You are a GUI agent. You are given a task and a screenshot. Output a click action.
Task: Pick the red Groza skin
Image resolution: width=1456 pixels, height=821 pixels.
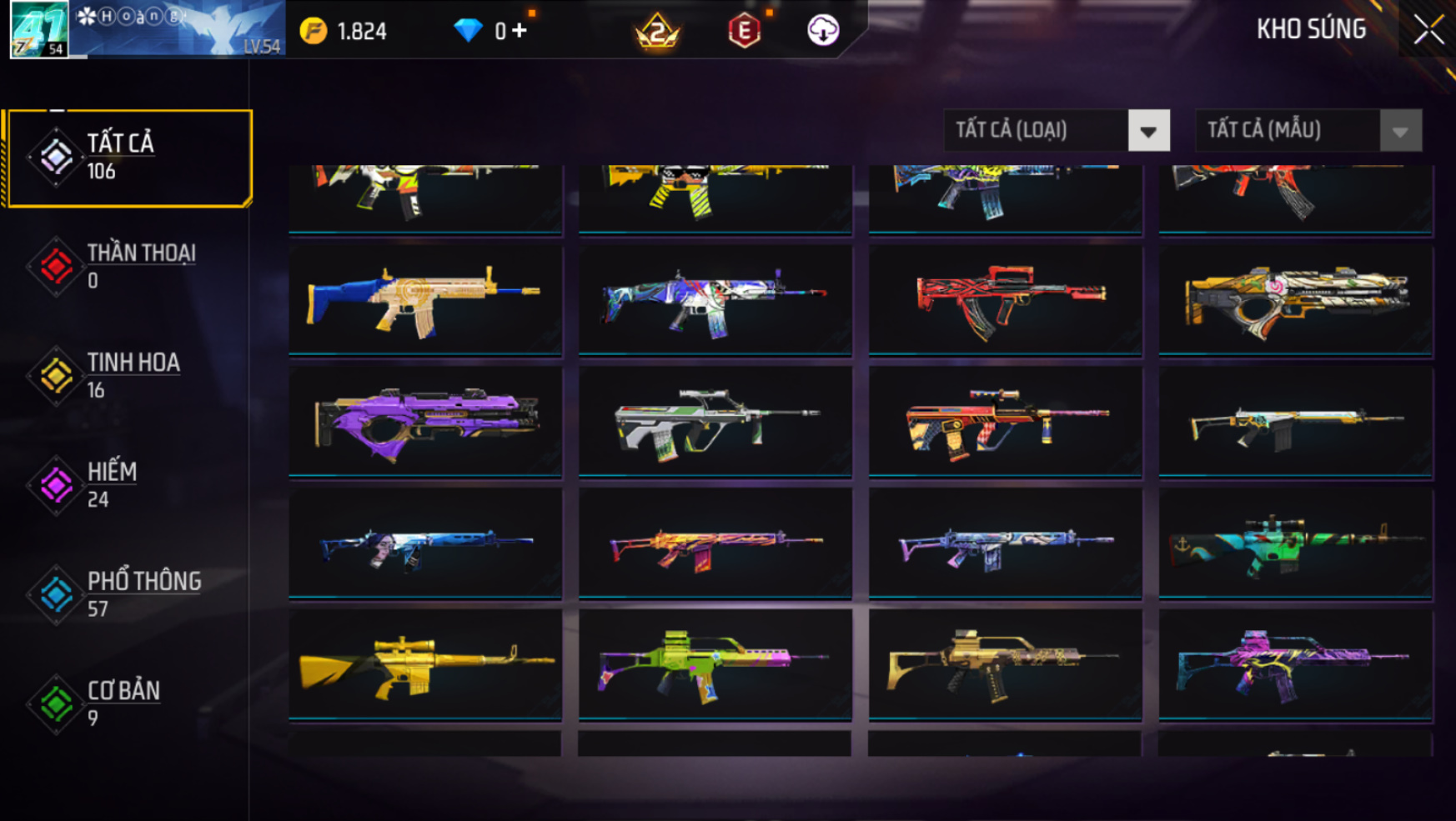[1005, 300]
